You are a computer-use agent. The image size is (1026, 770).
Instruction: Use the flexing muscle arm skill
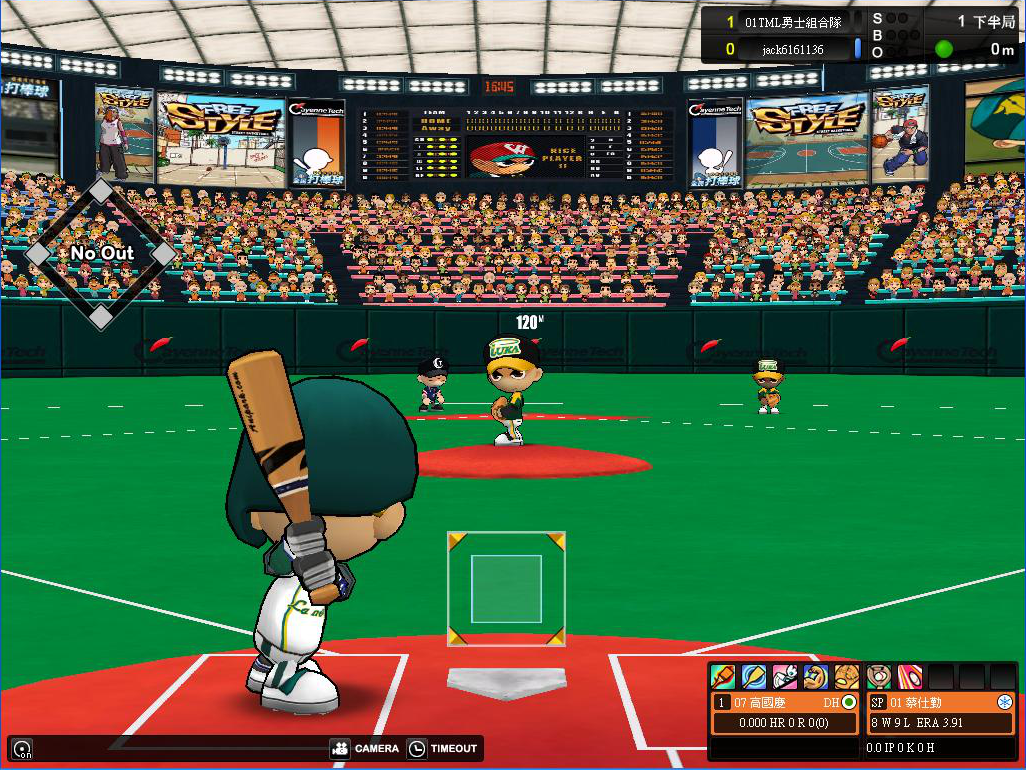(x=815, y=677)
